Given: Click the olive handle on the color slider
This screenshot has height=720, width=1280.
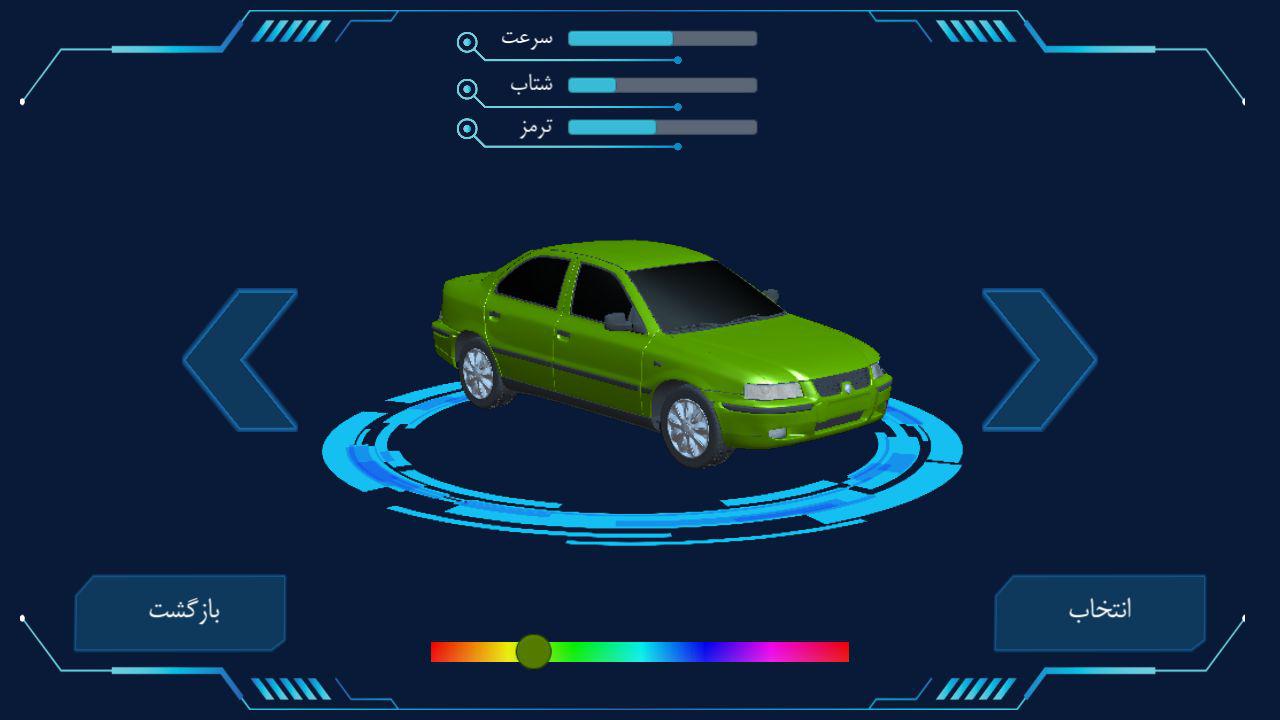Looking at the screenshot, I should (536, 652).
